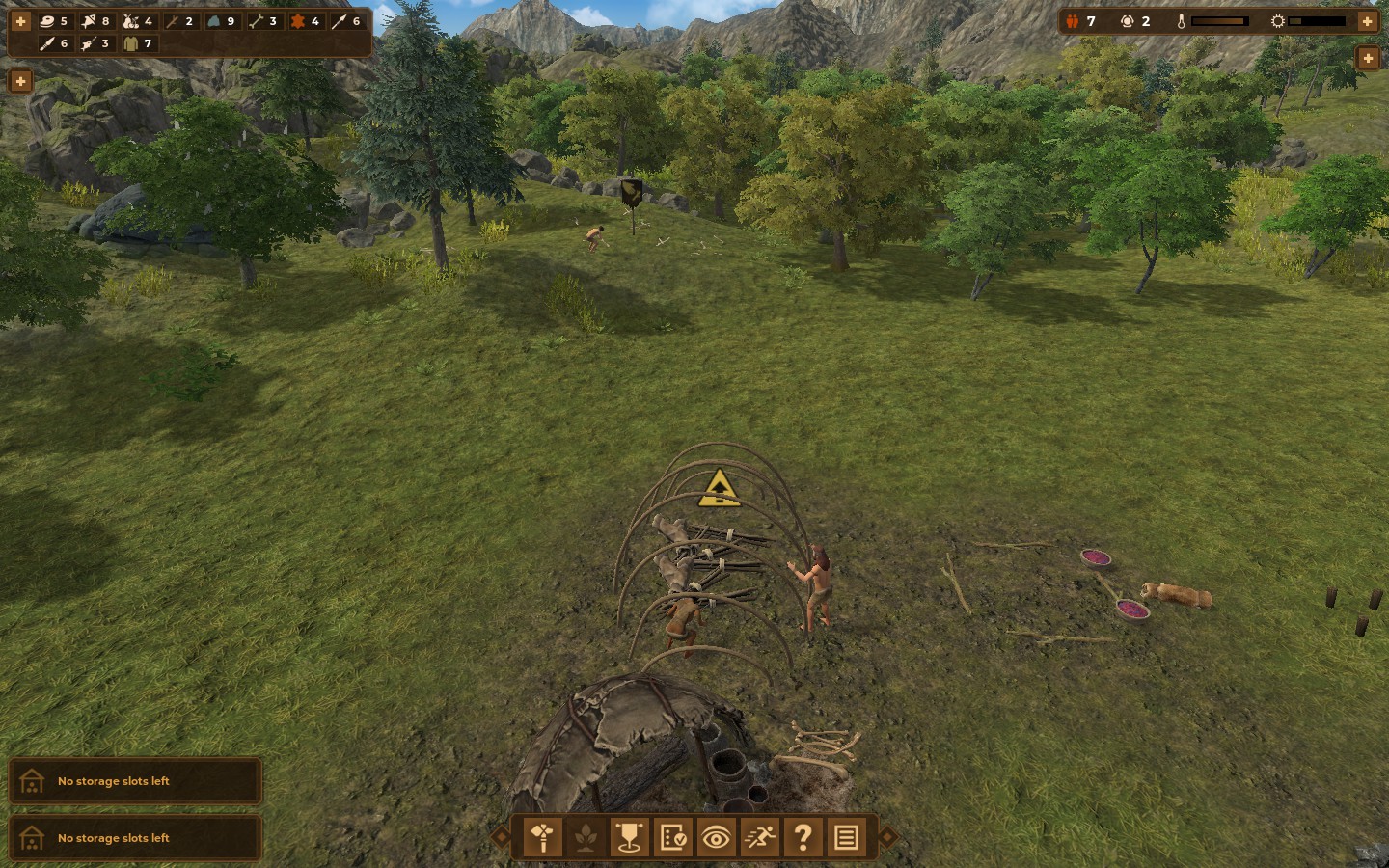Open the checklist with the checkmark icon

click(x=672, y=837)
